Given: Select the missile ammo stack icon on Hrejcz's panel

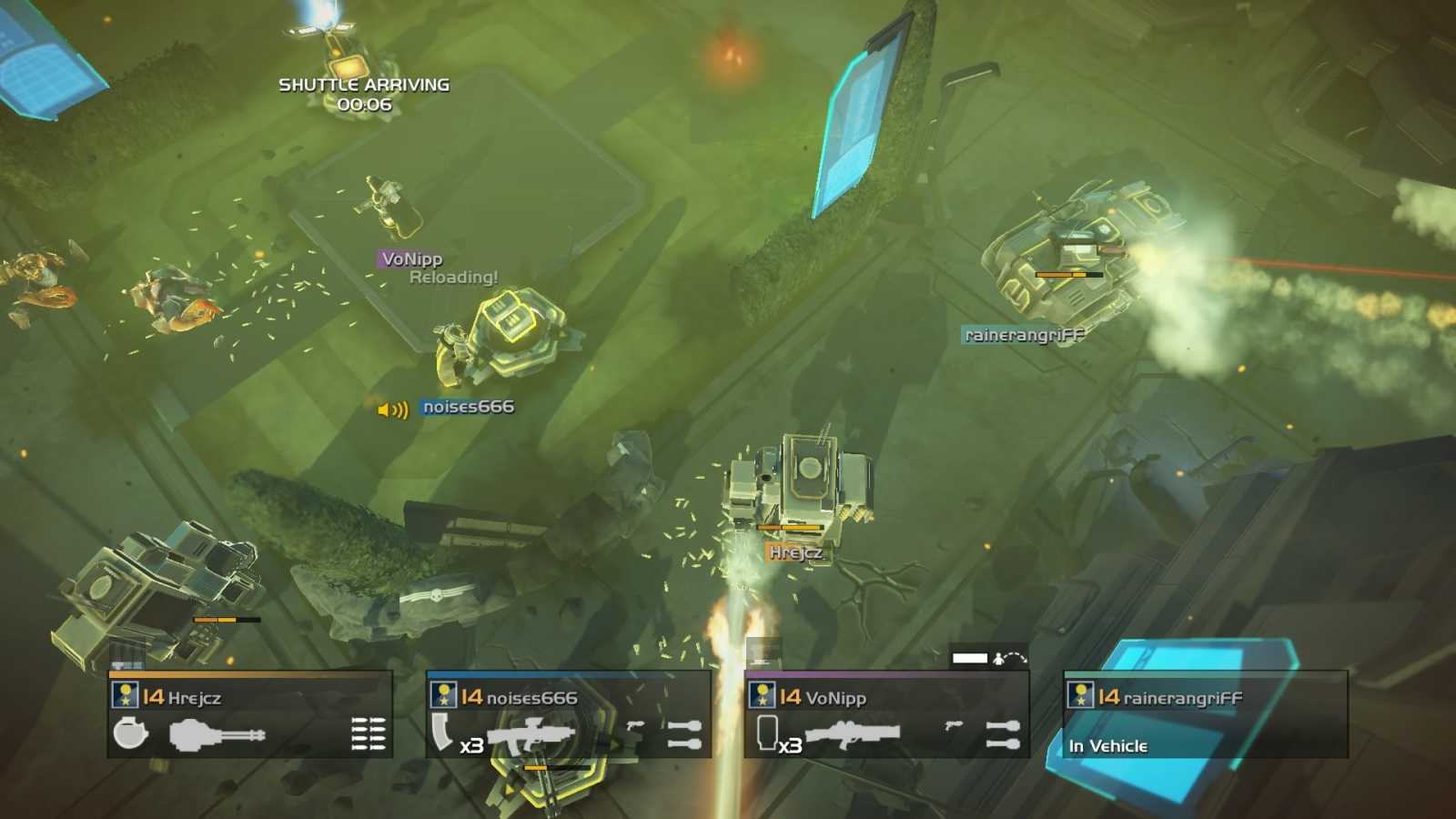Looking at the screenshot, I should [x=364, y=733].
